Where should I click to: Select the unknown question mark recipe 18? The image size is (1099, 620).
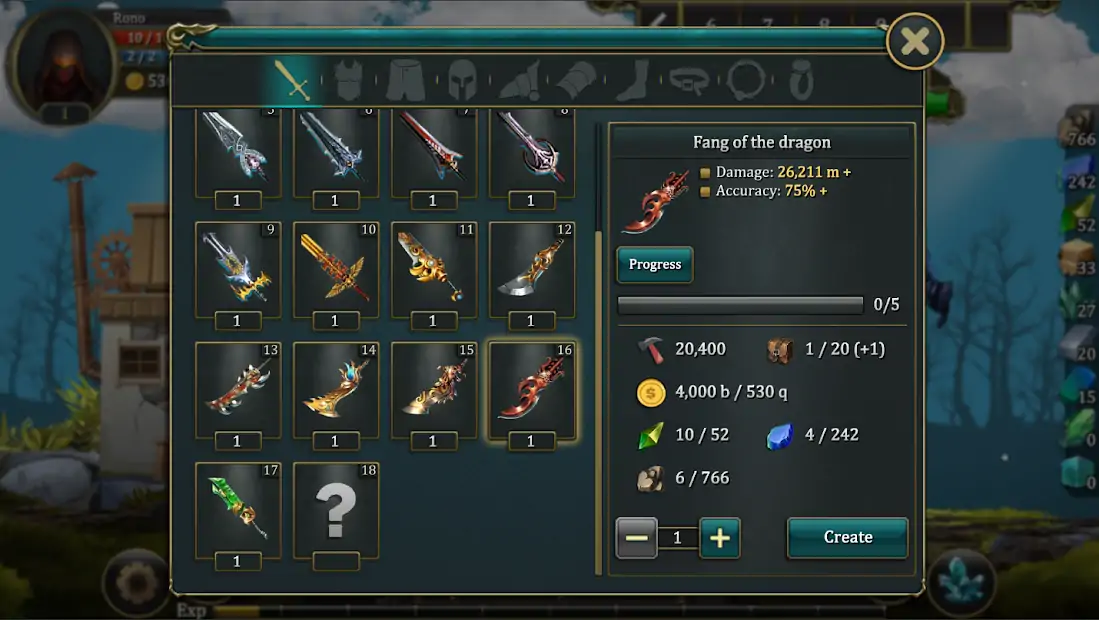(335, 509)
